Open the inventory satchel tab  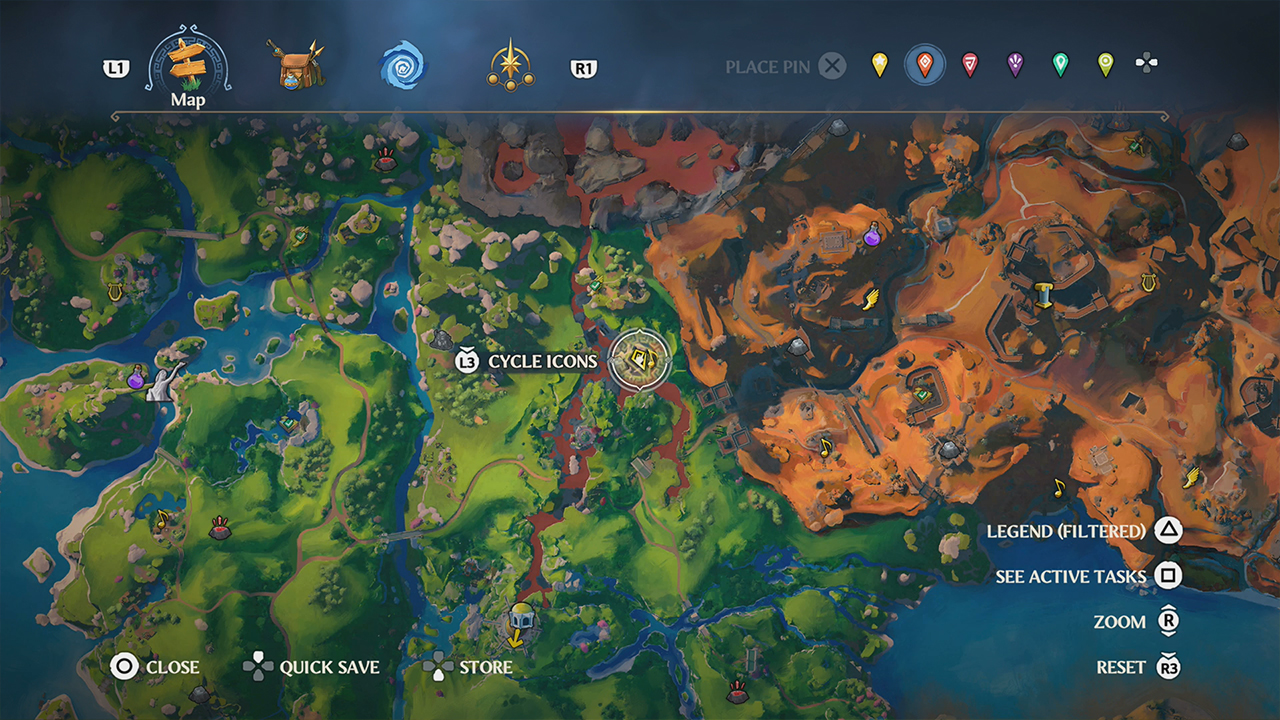(295, 65)
